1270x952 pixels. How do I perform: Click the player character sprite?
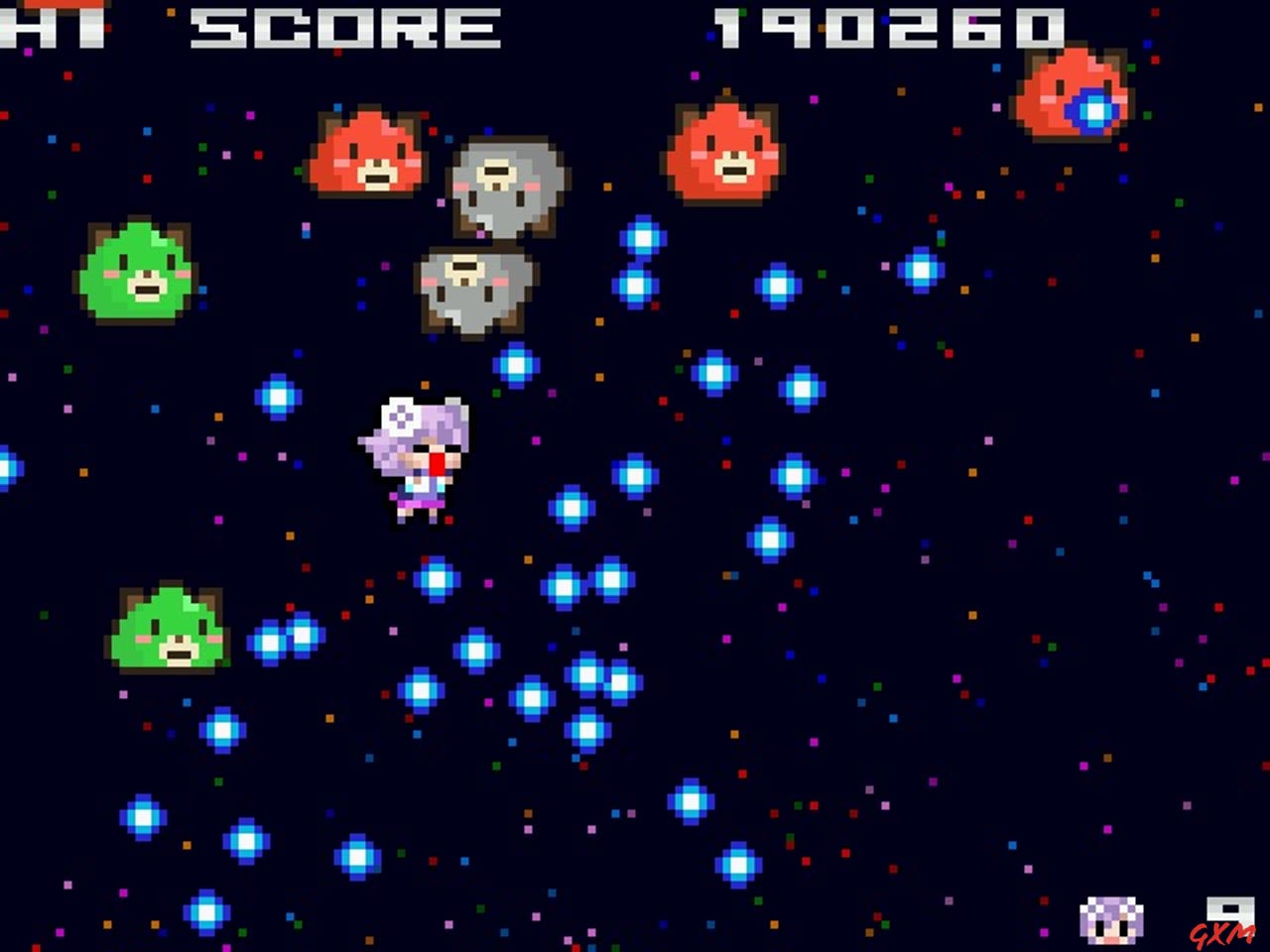417,456
